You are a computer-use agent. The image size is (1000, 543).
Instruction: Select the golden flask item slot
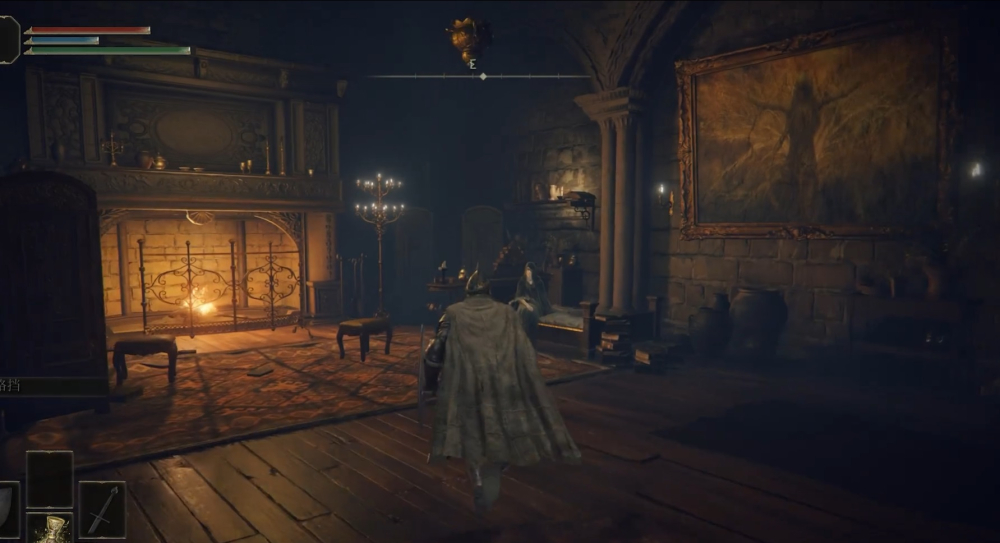tap(49, 528)
